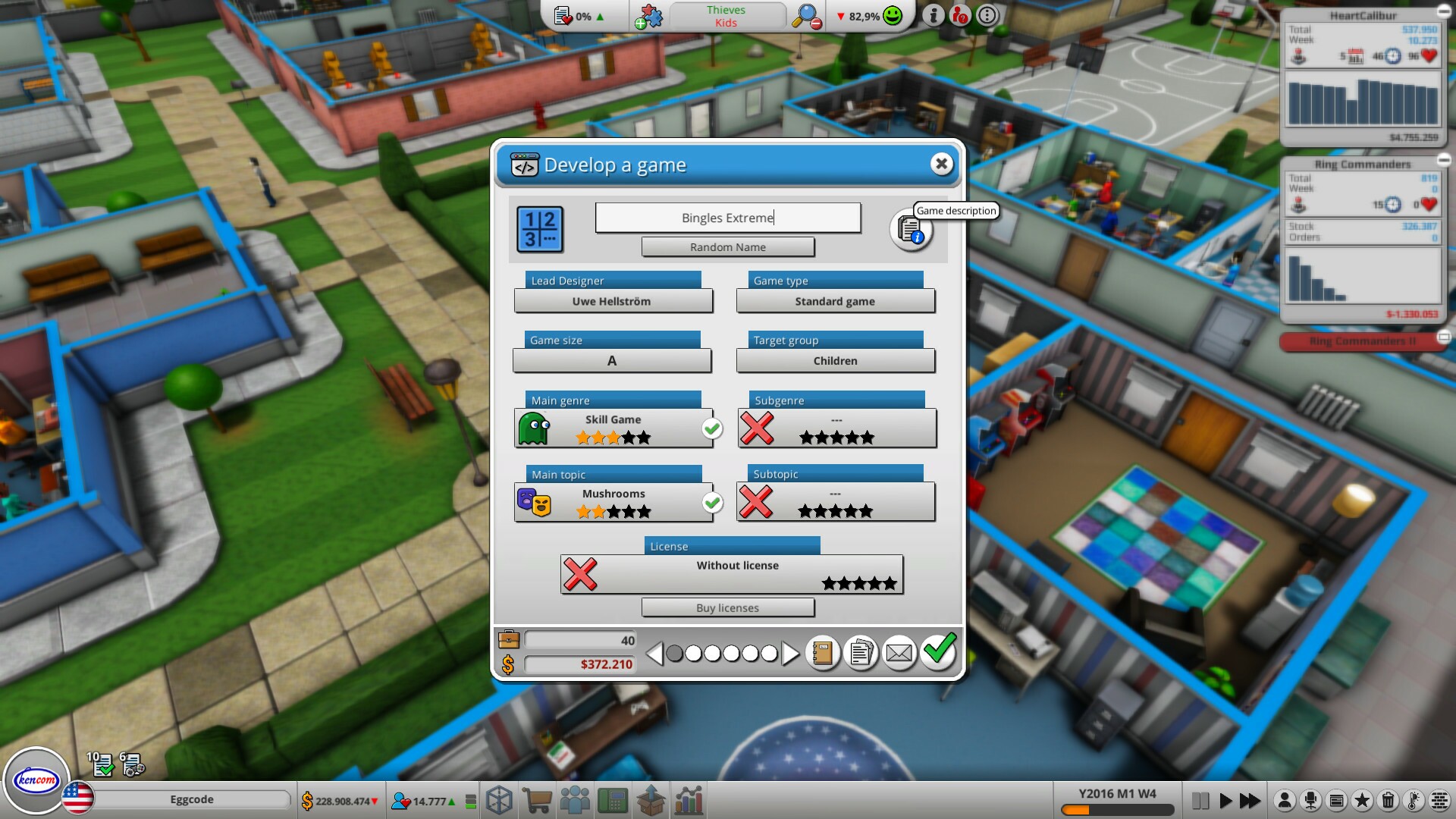
Task: Open the staff overview via people icon
Action: pos(576,799)
